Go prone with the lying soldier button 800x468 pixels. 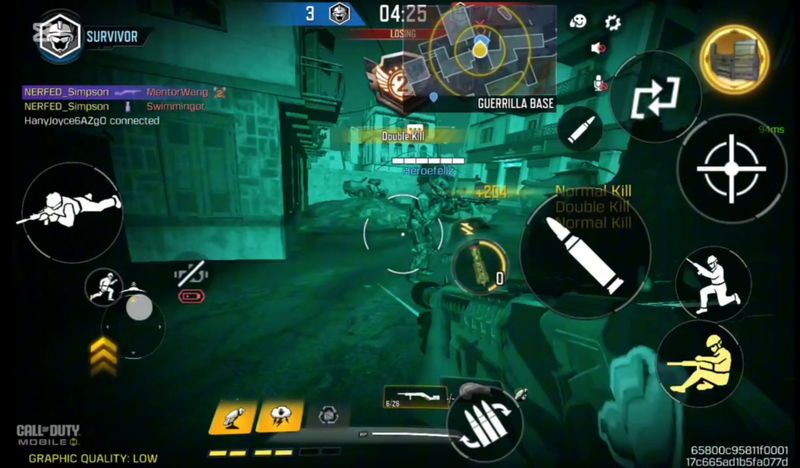point(70,208)
